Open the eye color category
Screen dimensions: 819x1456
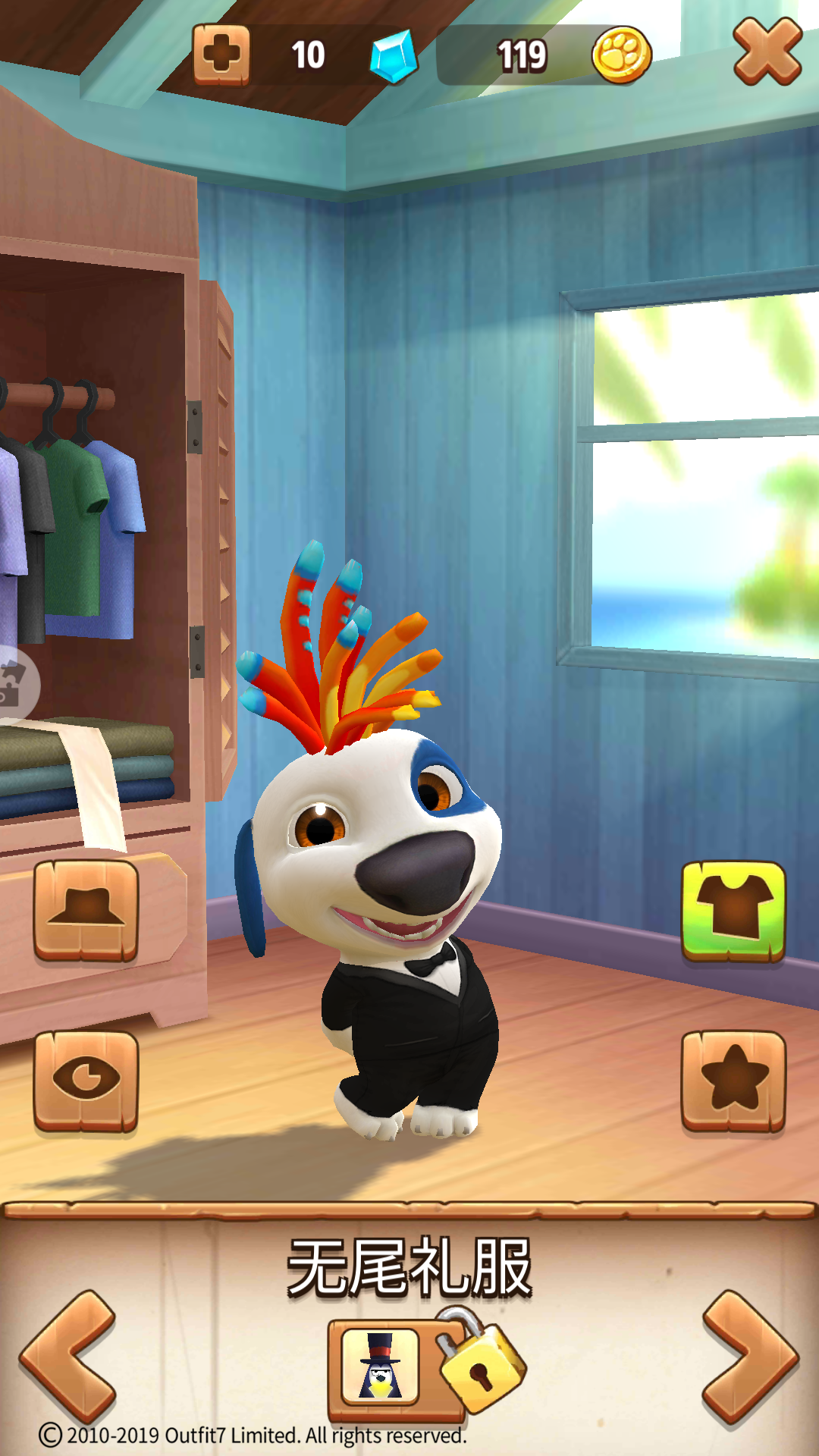[x=86, y=1081]
